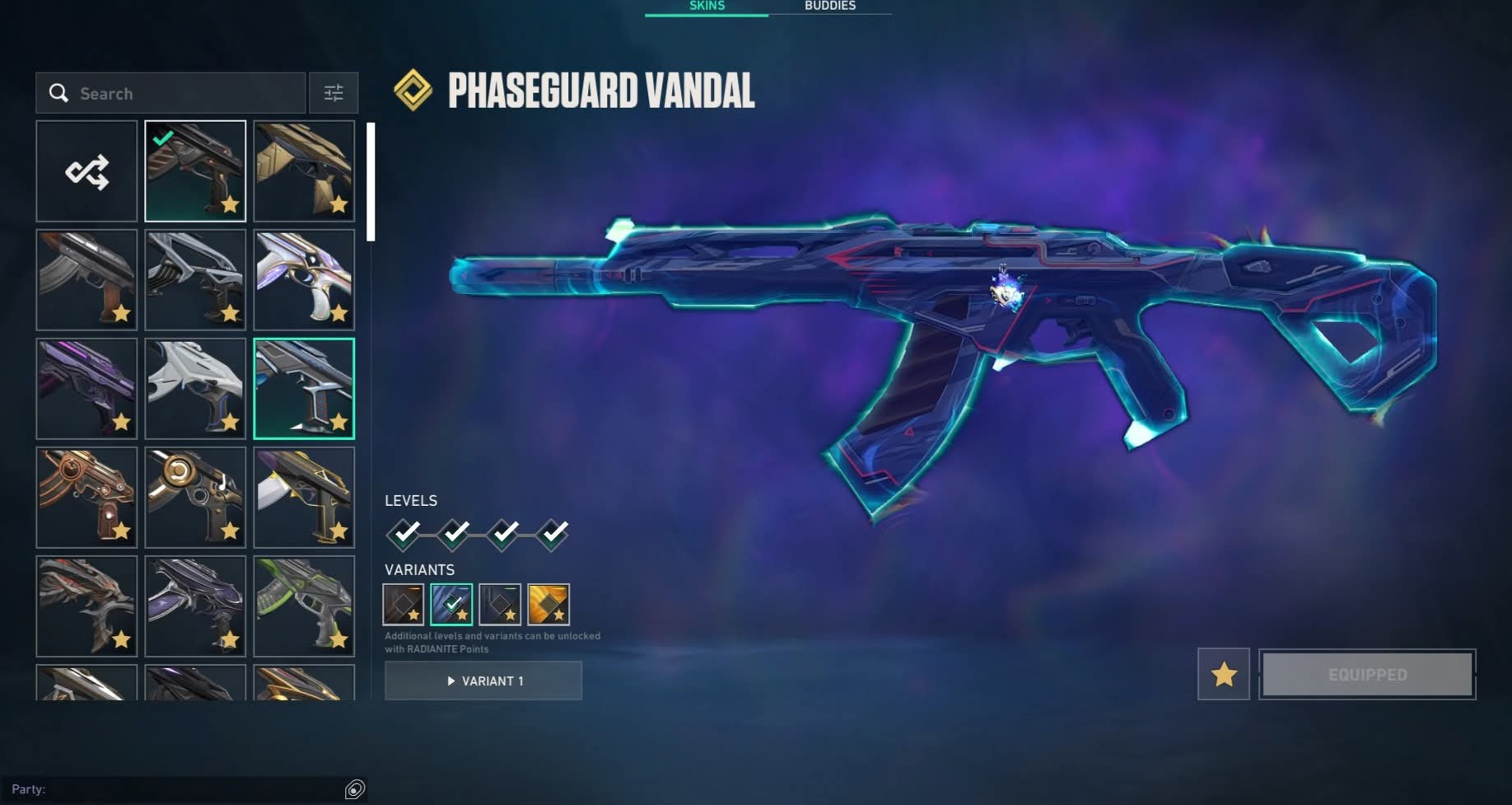
Task: Choose the random shuffle skin tile
Action: (86, 171)
